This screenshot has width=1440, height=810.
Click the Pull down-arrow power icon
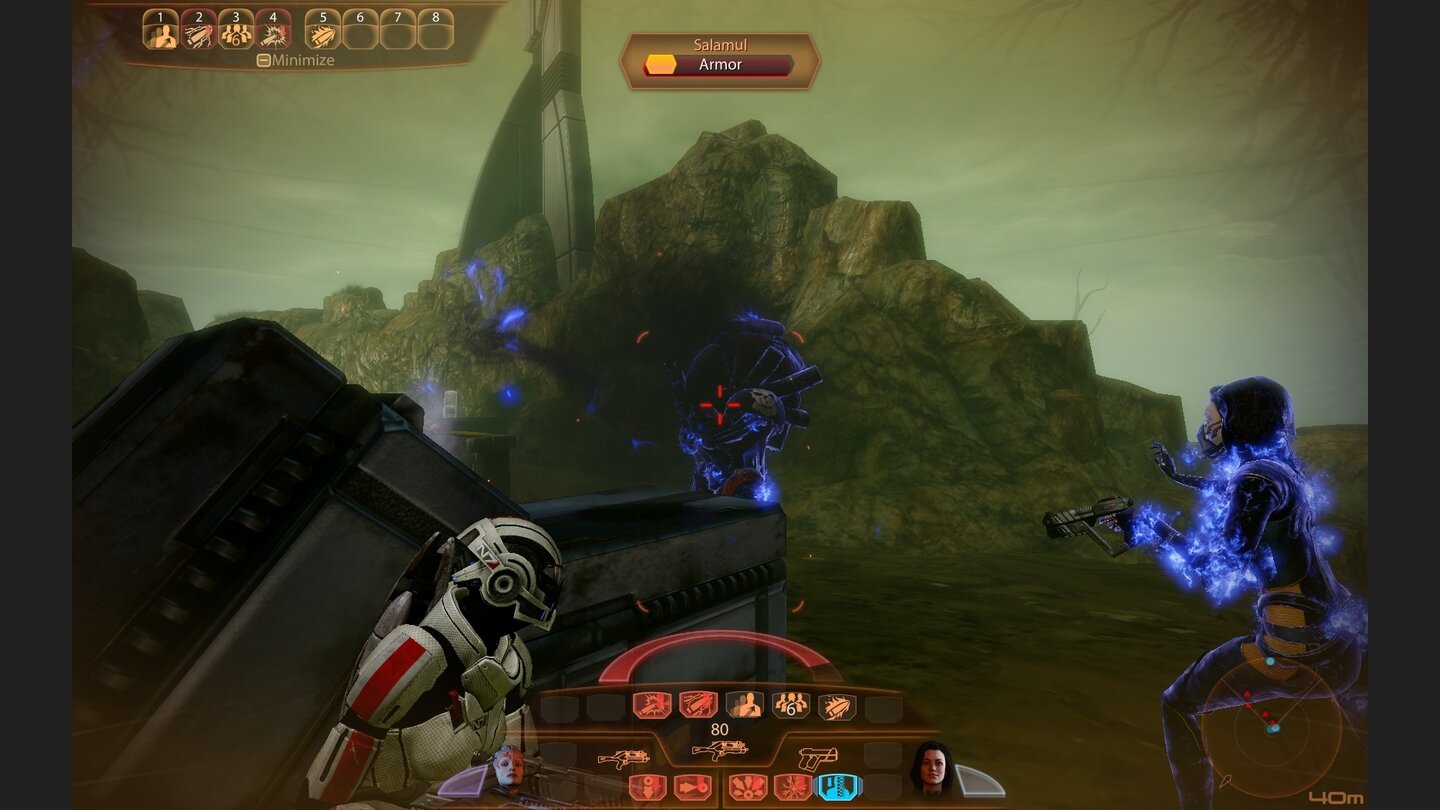648,787
